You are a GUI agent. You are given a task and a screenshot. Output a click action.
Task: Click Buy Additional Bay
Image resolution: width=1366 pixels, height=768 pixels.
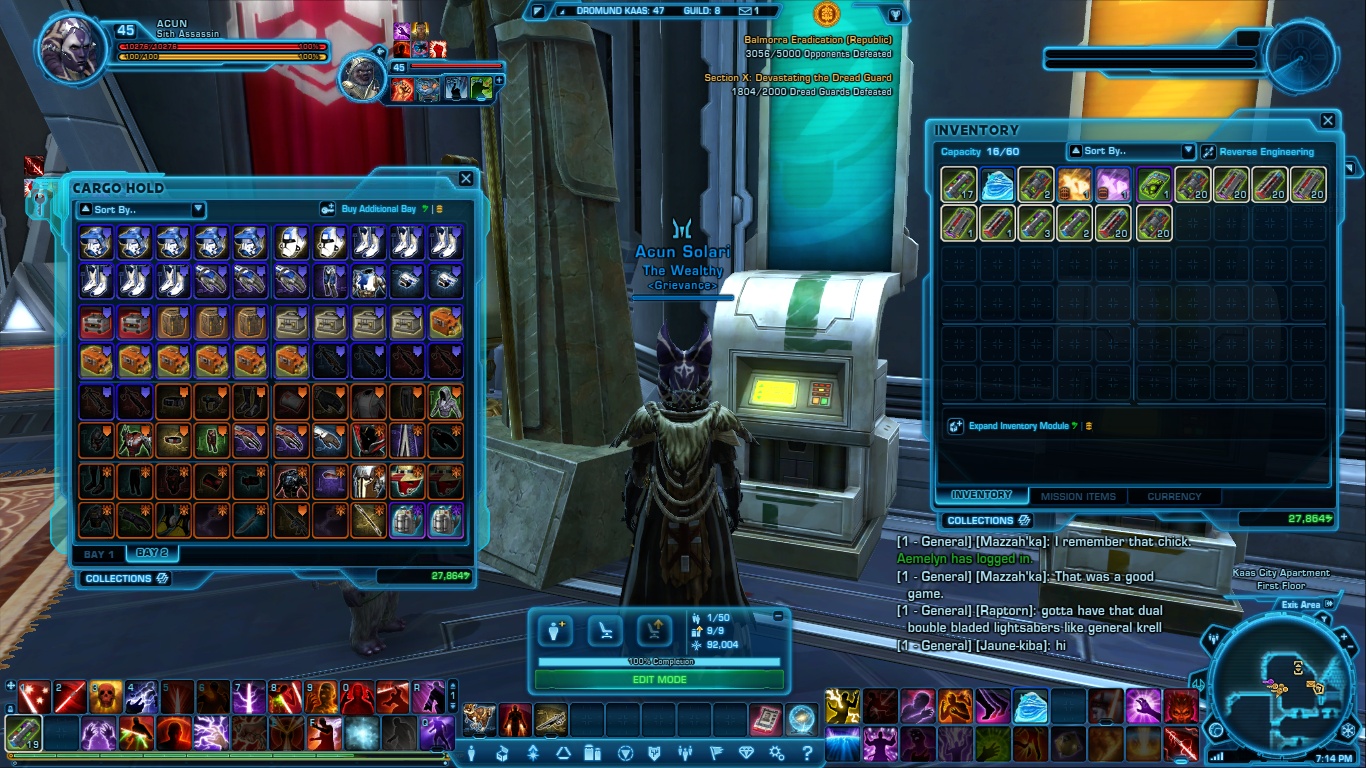coord(378,209)
